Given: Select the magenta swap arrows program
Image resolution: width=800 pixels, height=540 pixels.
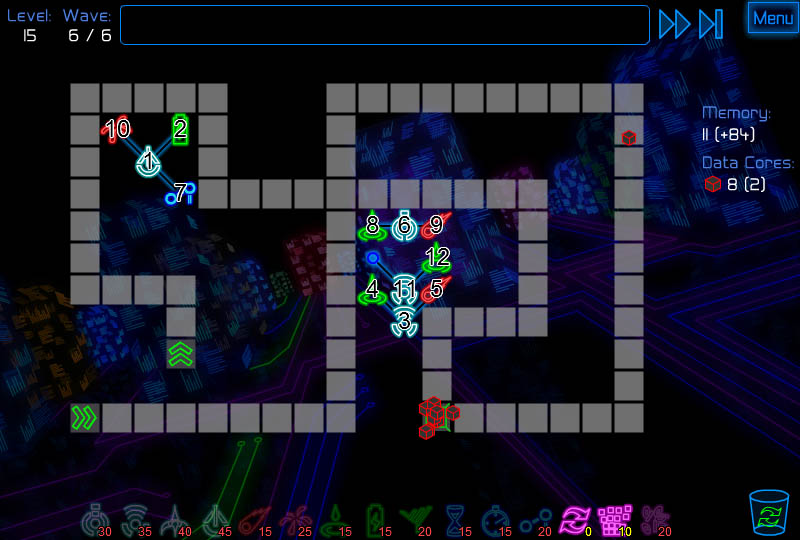Looking at the screenshot, I should tap(575, 519).
